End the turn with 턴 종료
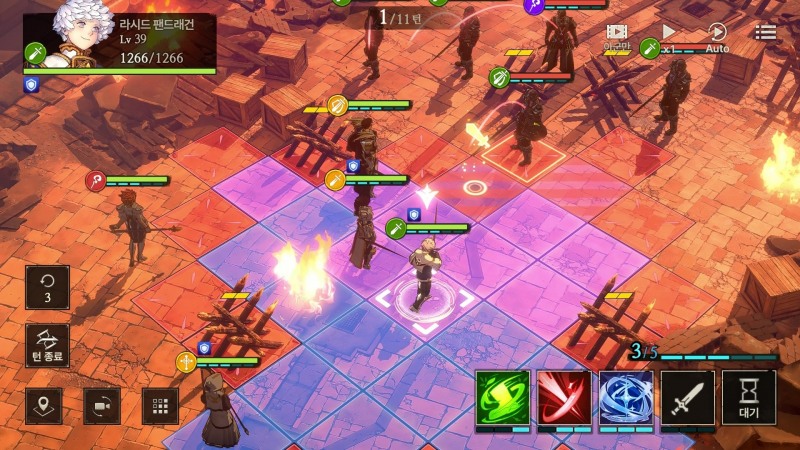 pyautogui.click(x=48, y=345)
